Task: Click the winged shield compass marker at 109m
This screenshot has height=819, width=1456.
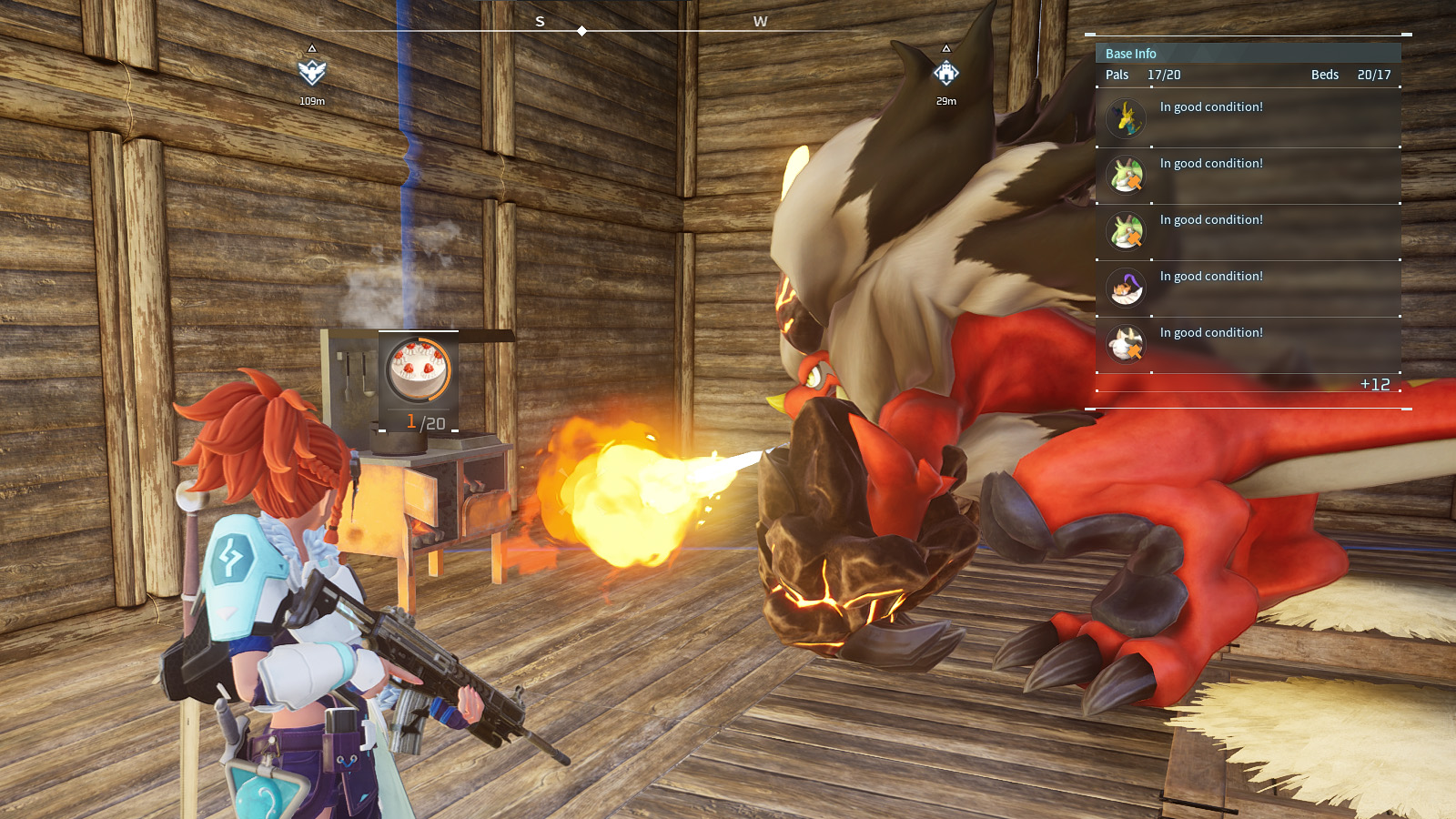Action: pos(312,72)
